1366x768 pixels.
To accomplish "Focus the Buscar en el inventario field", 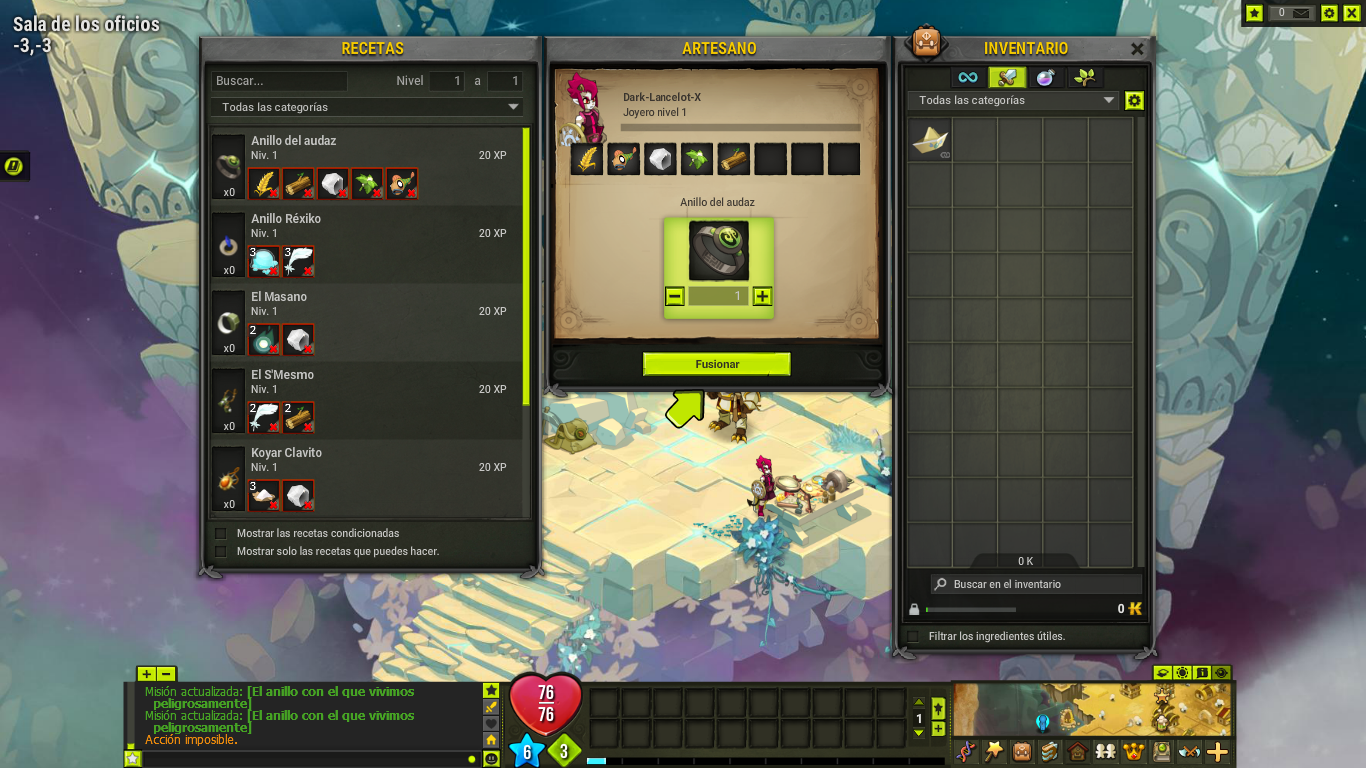I will (1035, 584).
